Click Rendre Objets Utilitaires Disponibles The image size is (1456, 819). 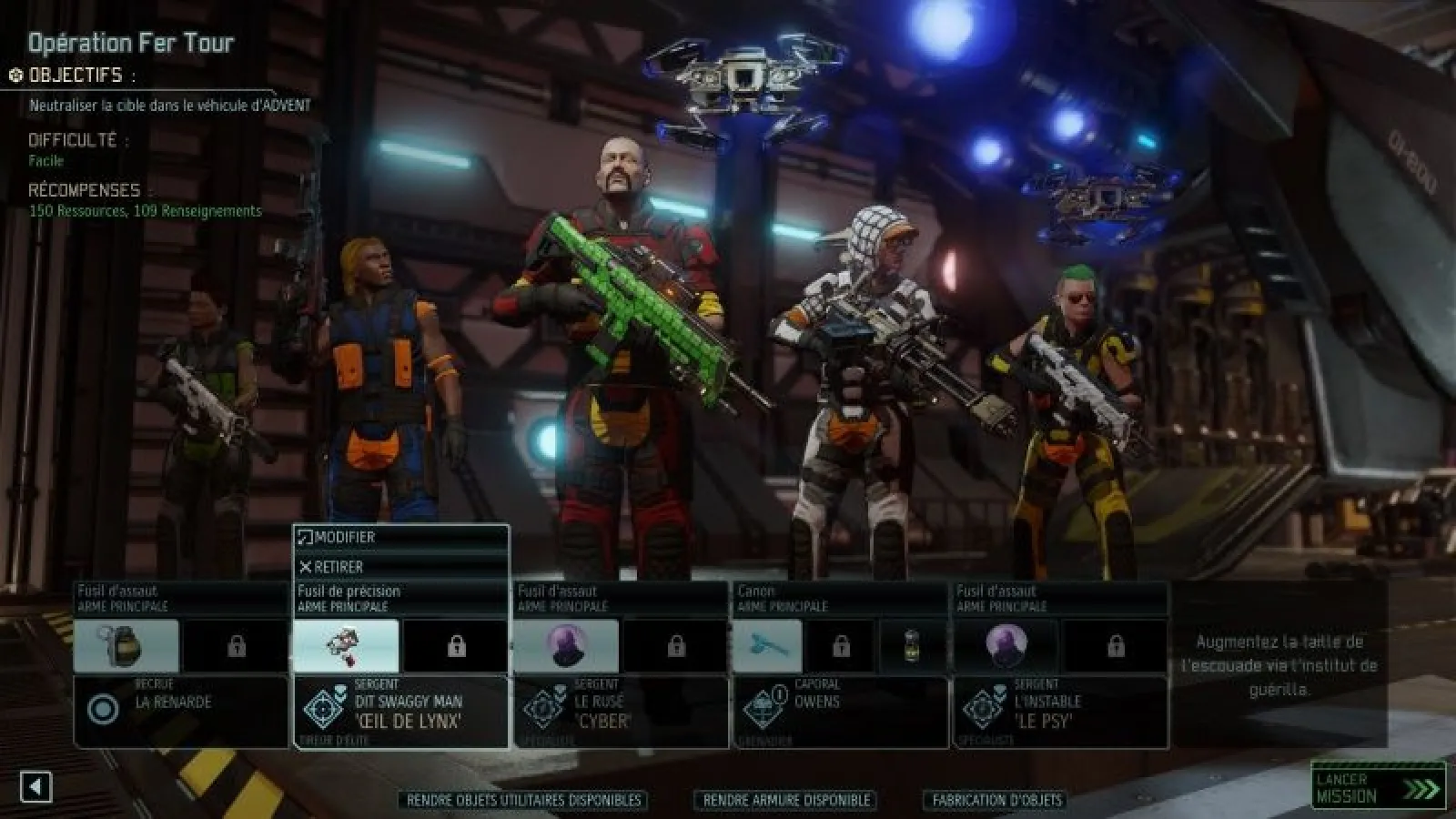(x=523, y=800)
